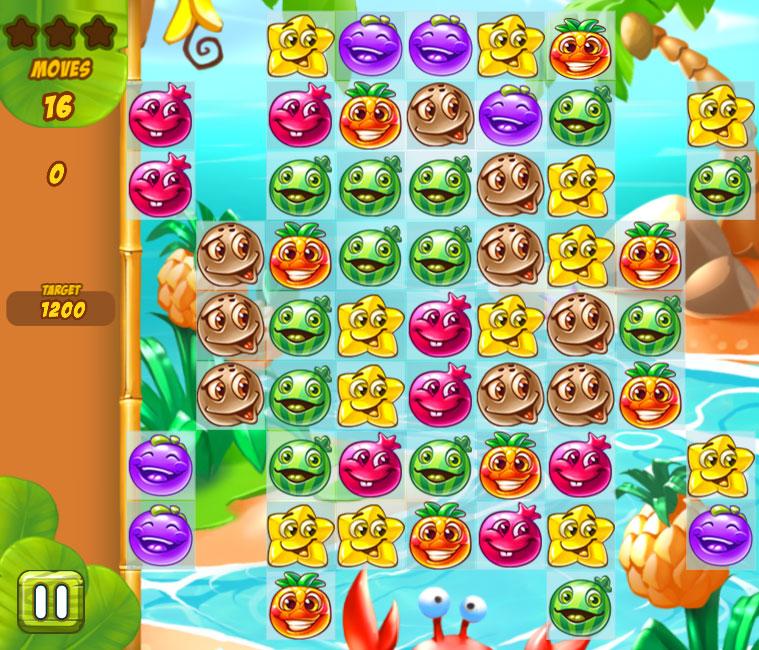Image resolution: width=759 pixels, height=650 pixels.
Task: Select the middle coconut of the isolated coconut column
Action: click(230, 324)
